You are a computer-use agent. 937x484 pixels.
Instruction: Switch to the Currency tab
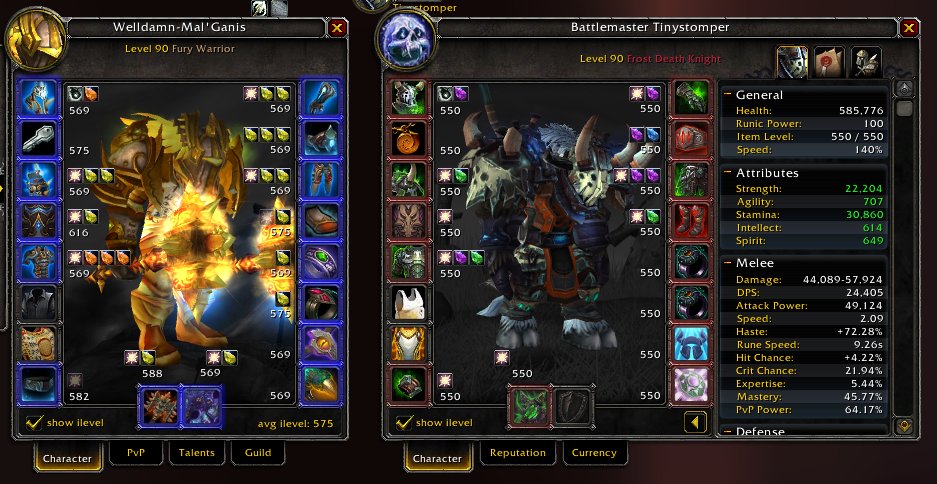click(593, 454)
